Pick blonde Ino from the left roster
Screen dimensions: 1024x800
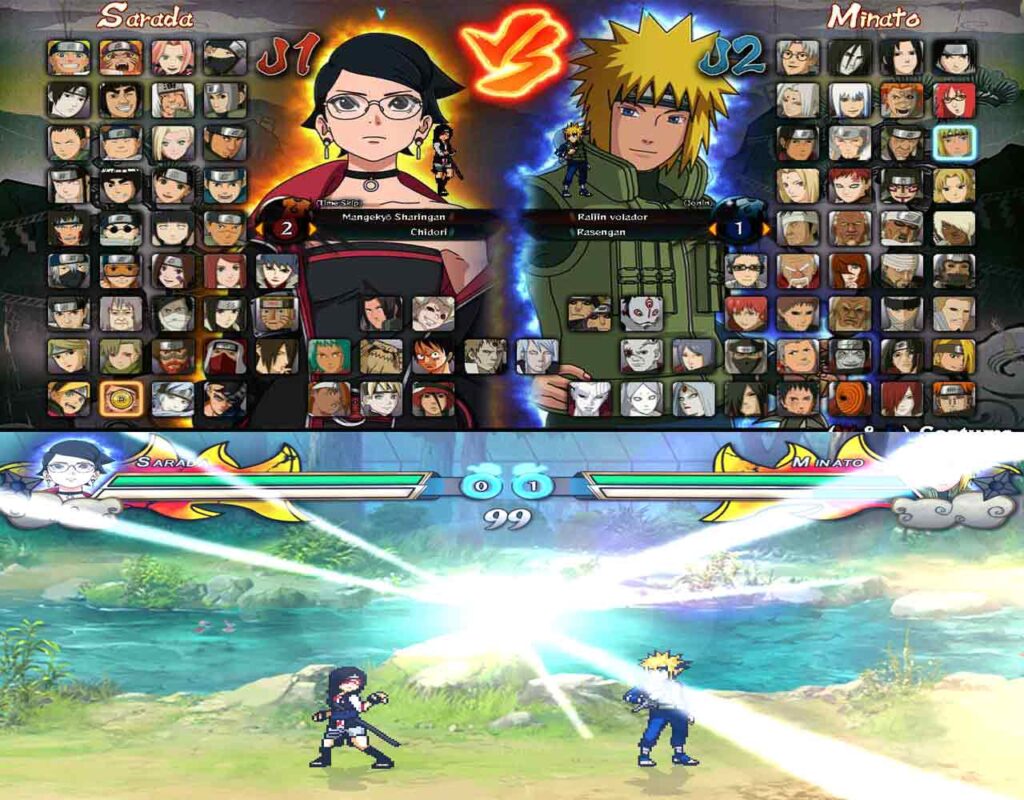172,143
